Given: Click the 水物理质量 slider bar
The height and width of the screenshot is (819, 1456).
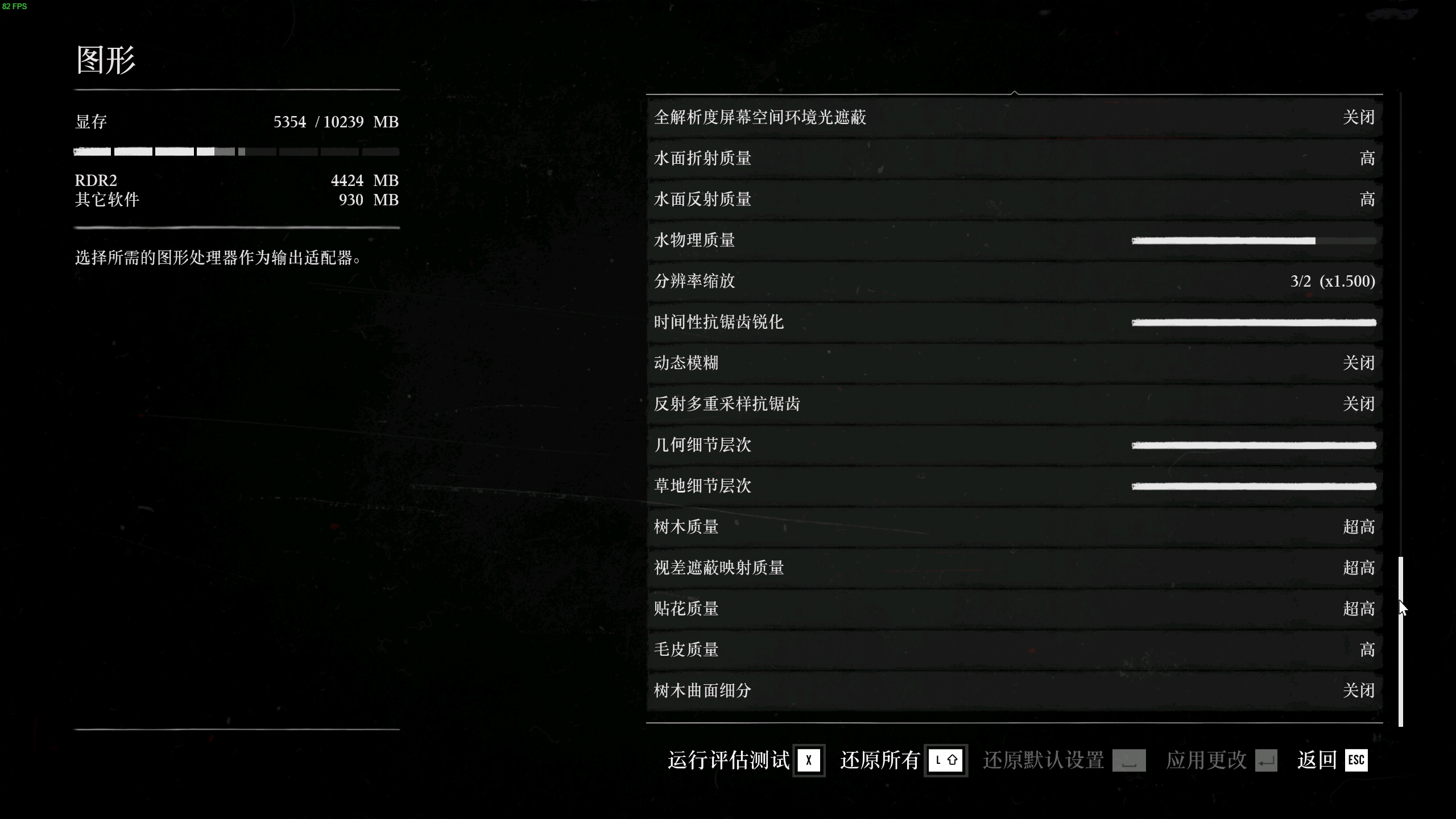Looking at the screenshot, I should tap(1254, 240).
